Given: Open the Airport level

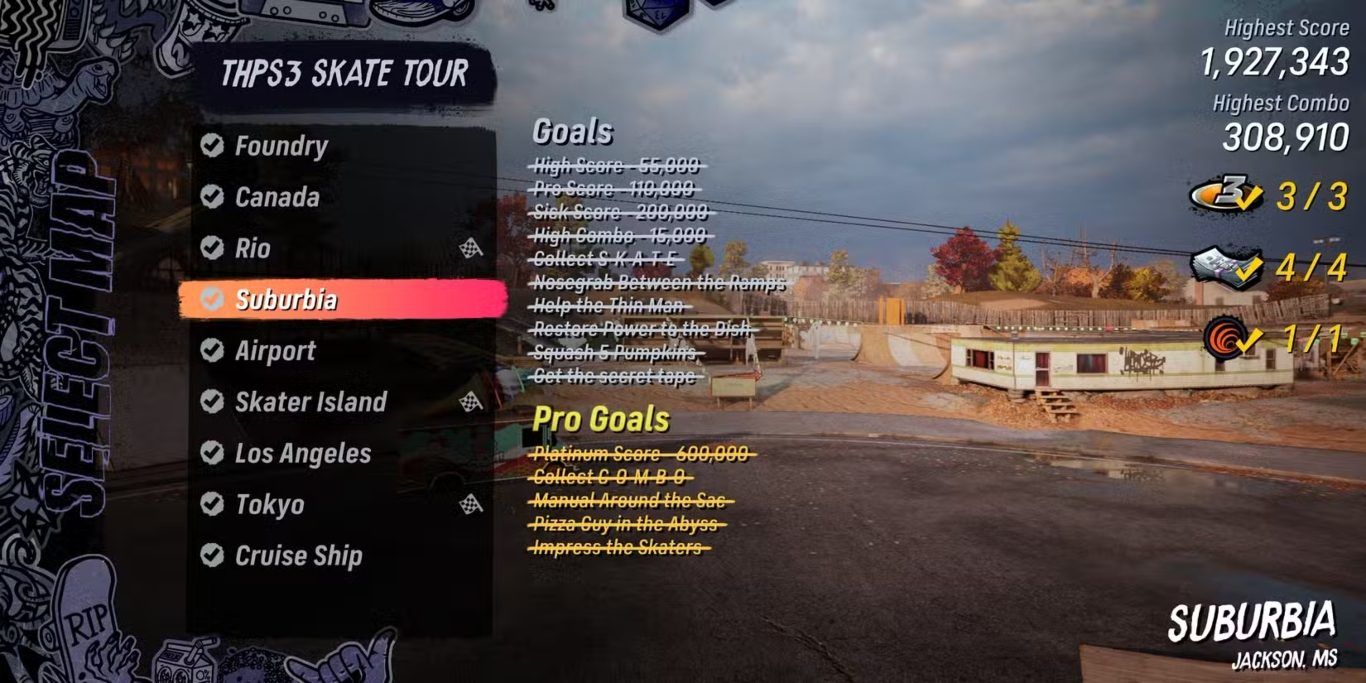Looking at the screenshot, I should 275,351.
